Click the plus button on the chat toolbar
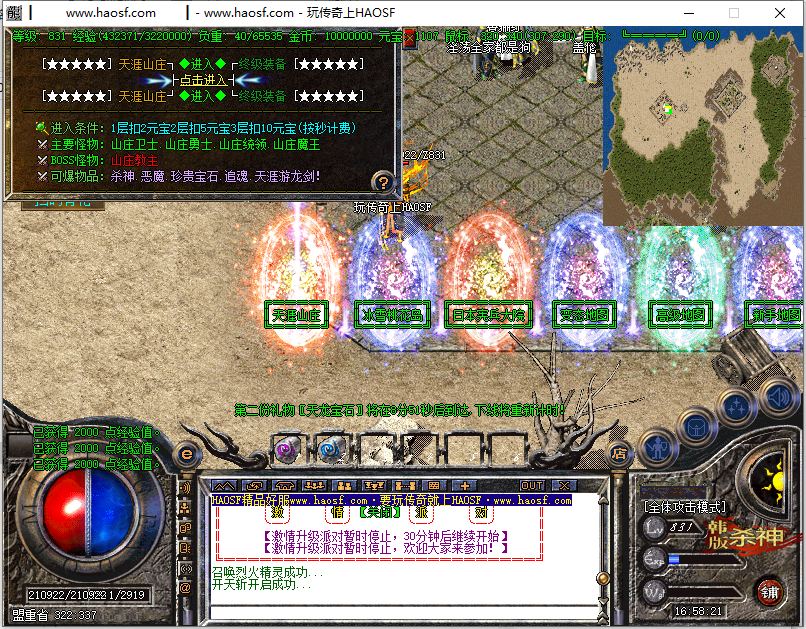 coord(463,486)
